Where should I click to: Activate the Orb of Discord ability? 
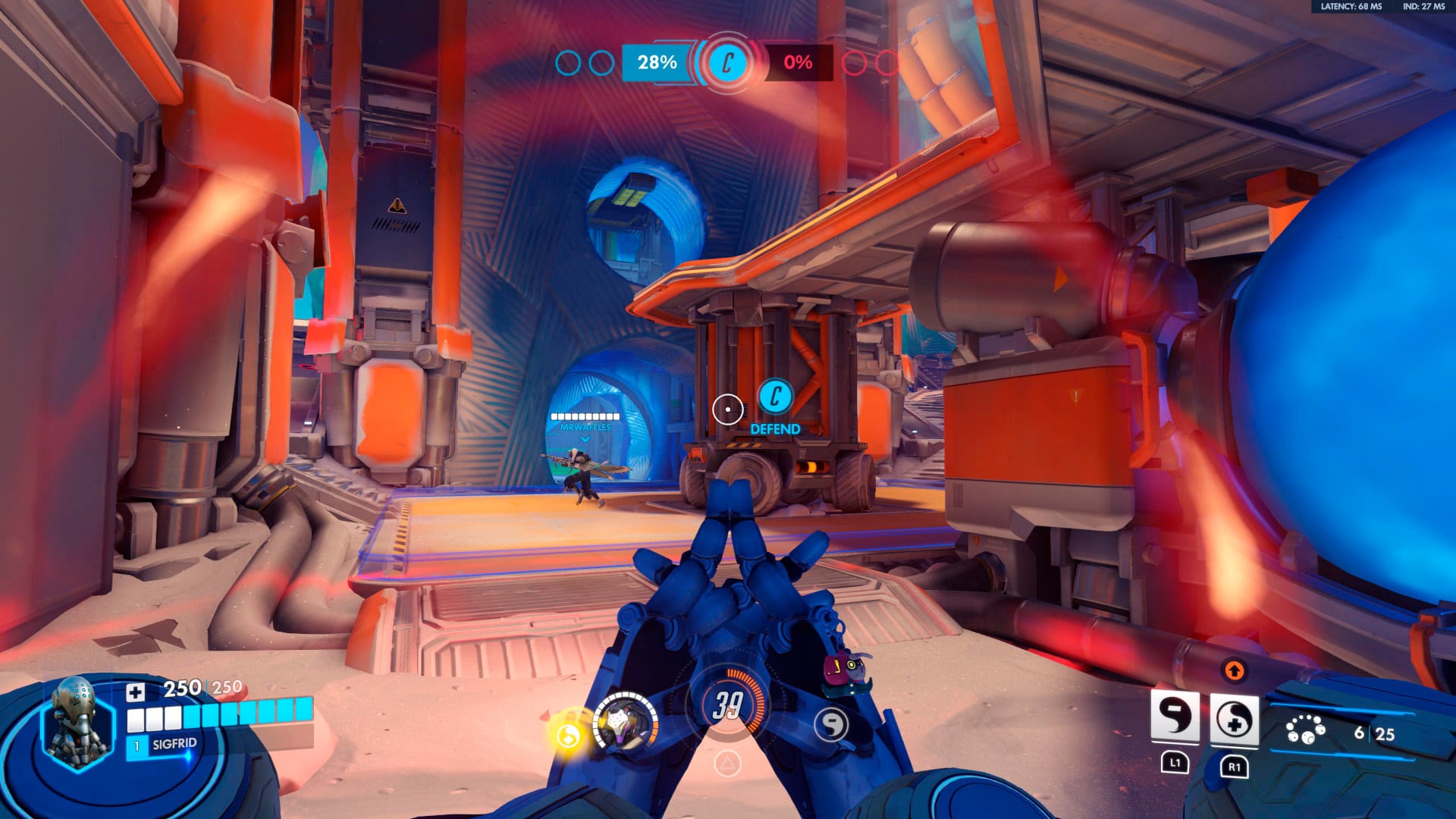(x=1175, y=717)
